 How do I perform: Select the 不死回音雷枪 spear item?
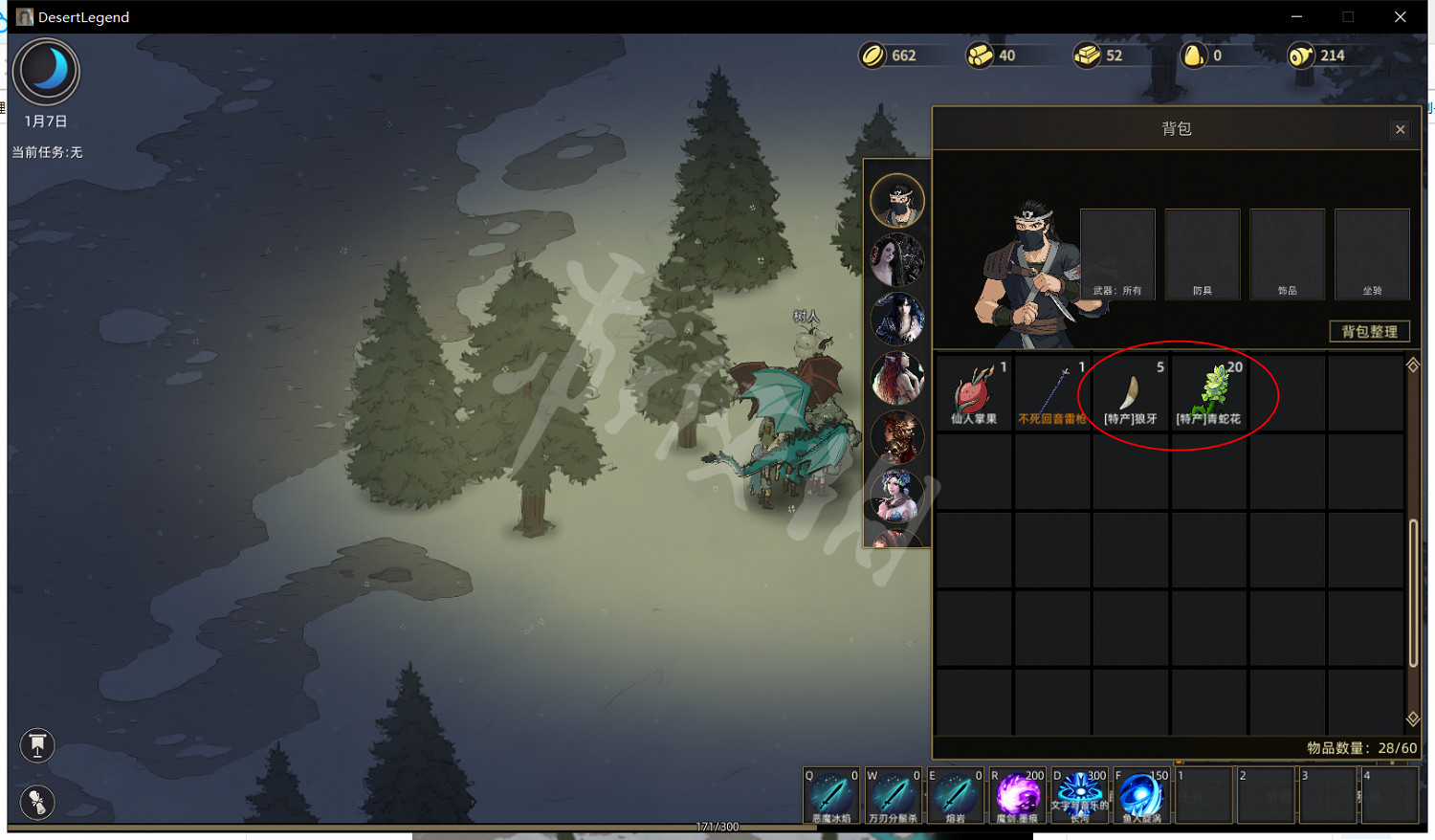point(1052,393)
